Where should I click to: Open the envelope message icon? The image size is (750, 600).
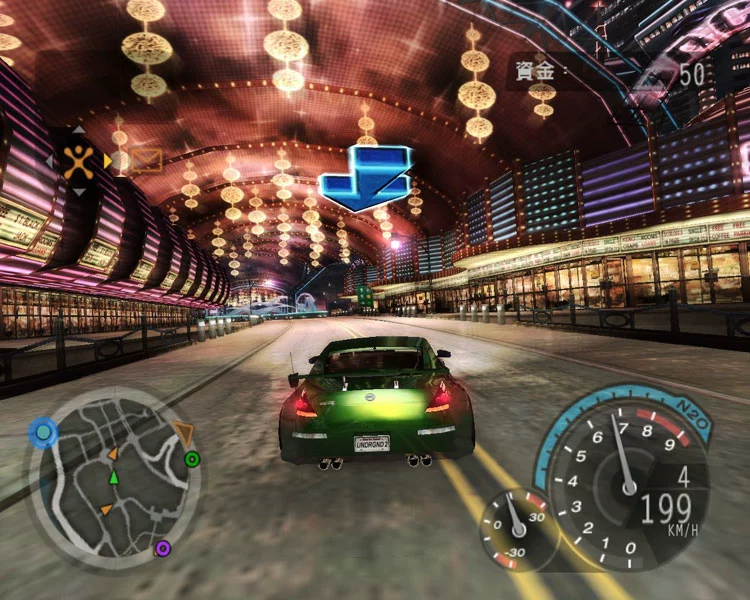click(x=146, y=159)
